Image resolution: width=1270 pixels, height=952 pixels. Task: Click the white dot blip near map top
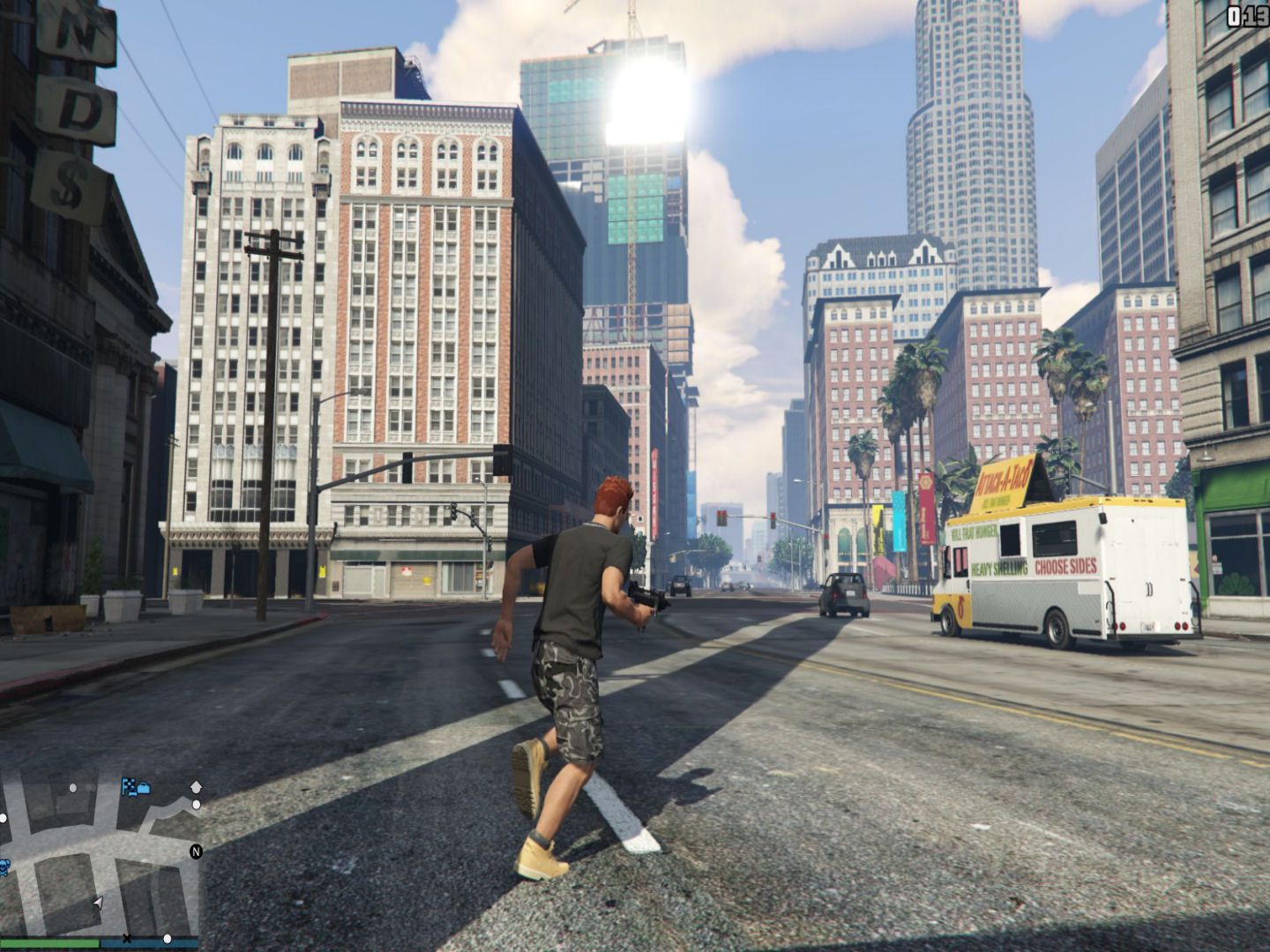click(73, 788)
